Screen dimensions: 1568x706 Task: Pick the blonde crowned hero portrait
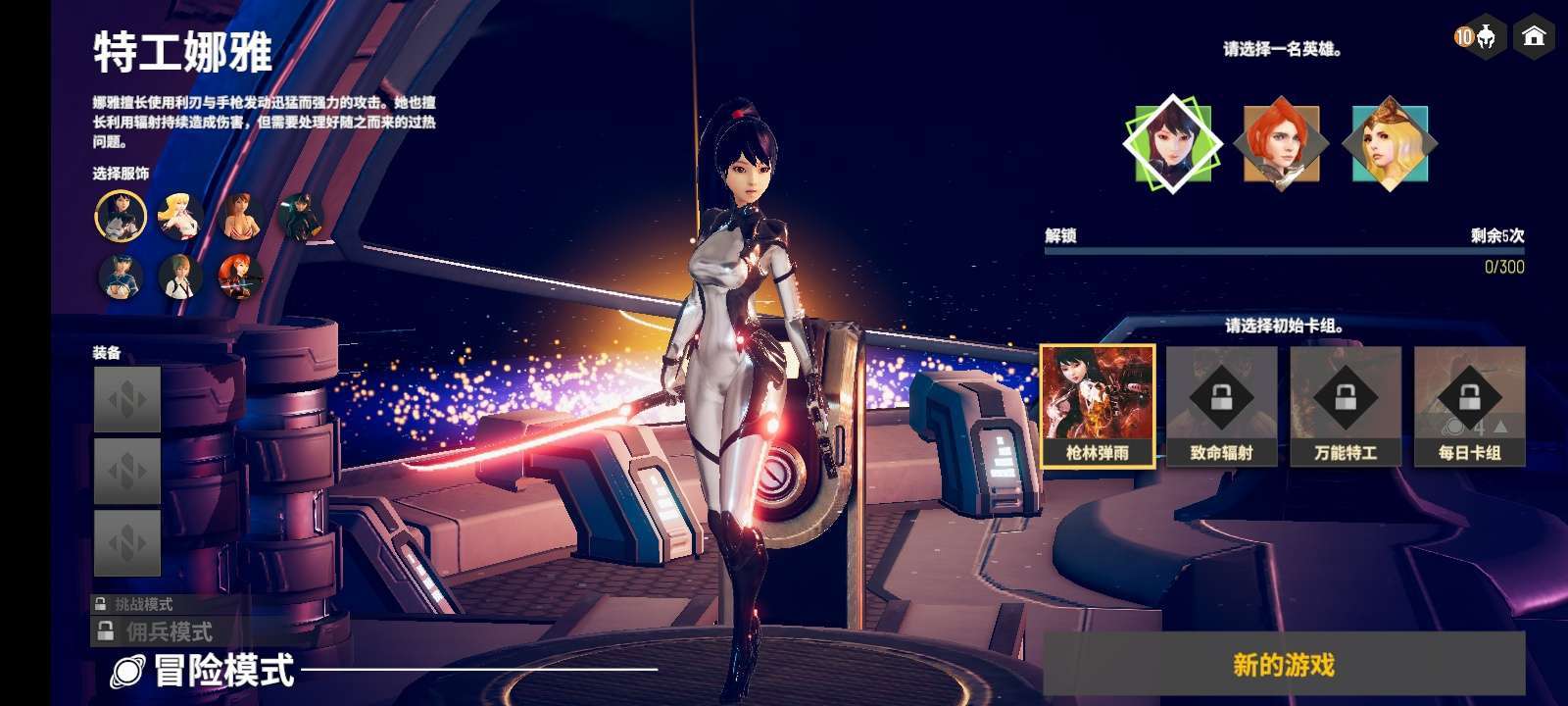[1390, 144]
